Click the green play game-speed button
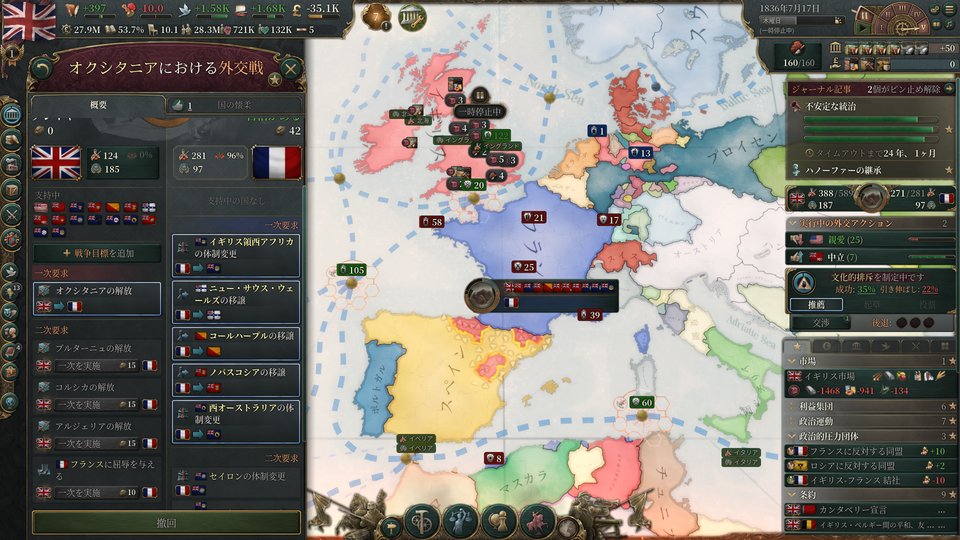960x540 pixels. (x=861, y=29)
